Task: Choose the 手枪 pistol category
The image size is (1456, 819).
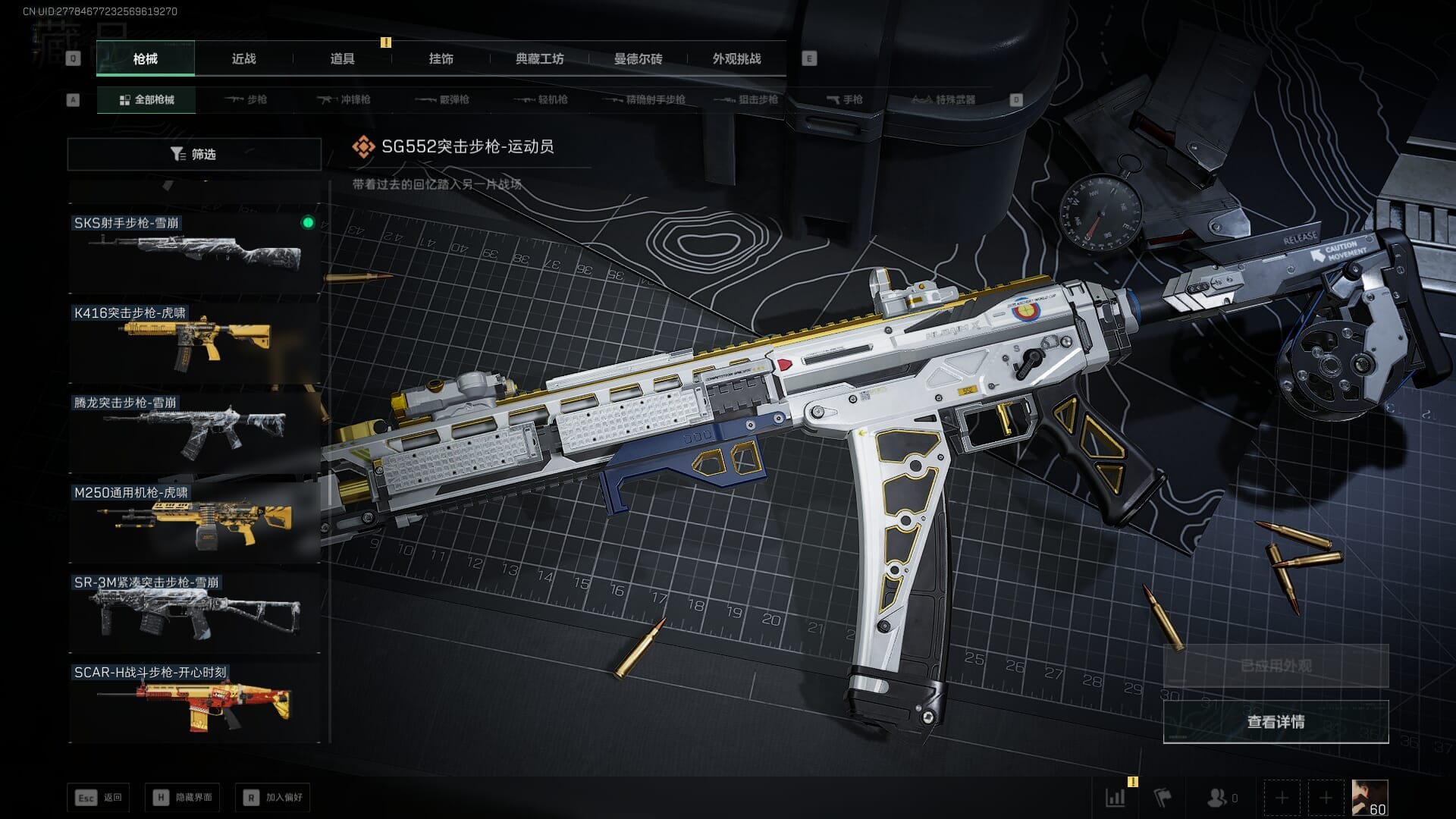Action: click(x=844, y=99)
